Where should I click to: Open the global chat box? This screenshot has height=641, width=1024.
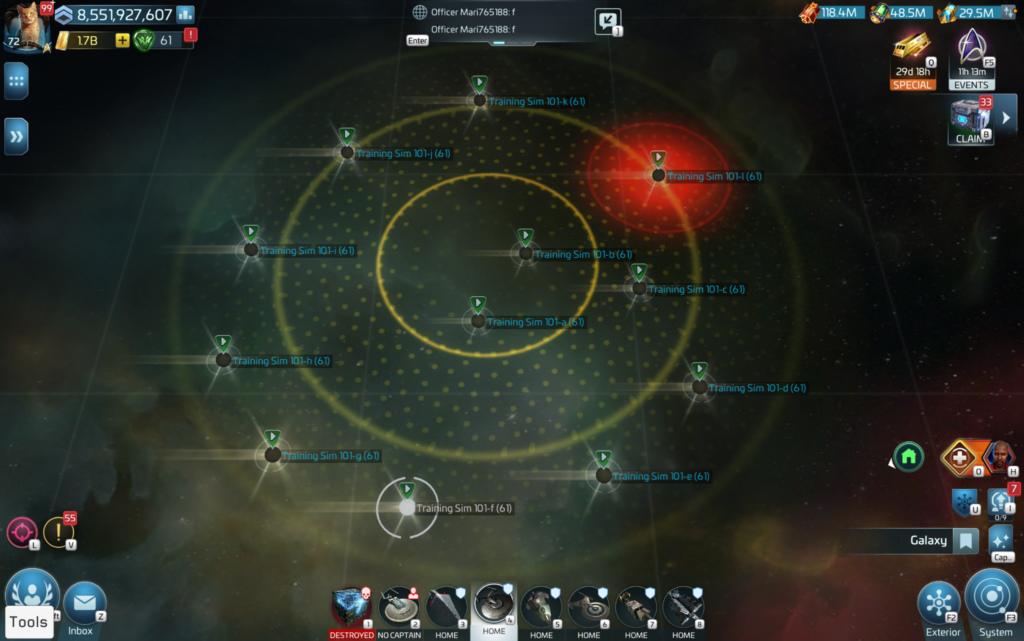[x=500, y=22]
